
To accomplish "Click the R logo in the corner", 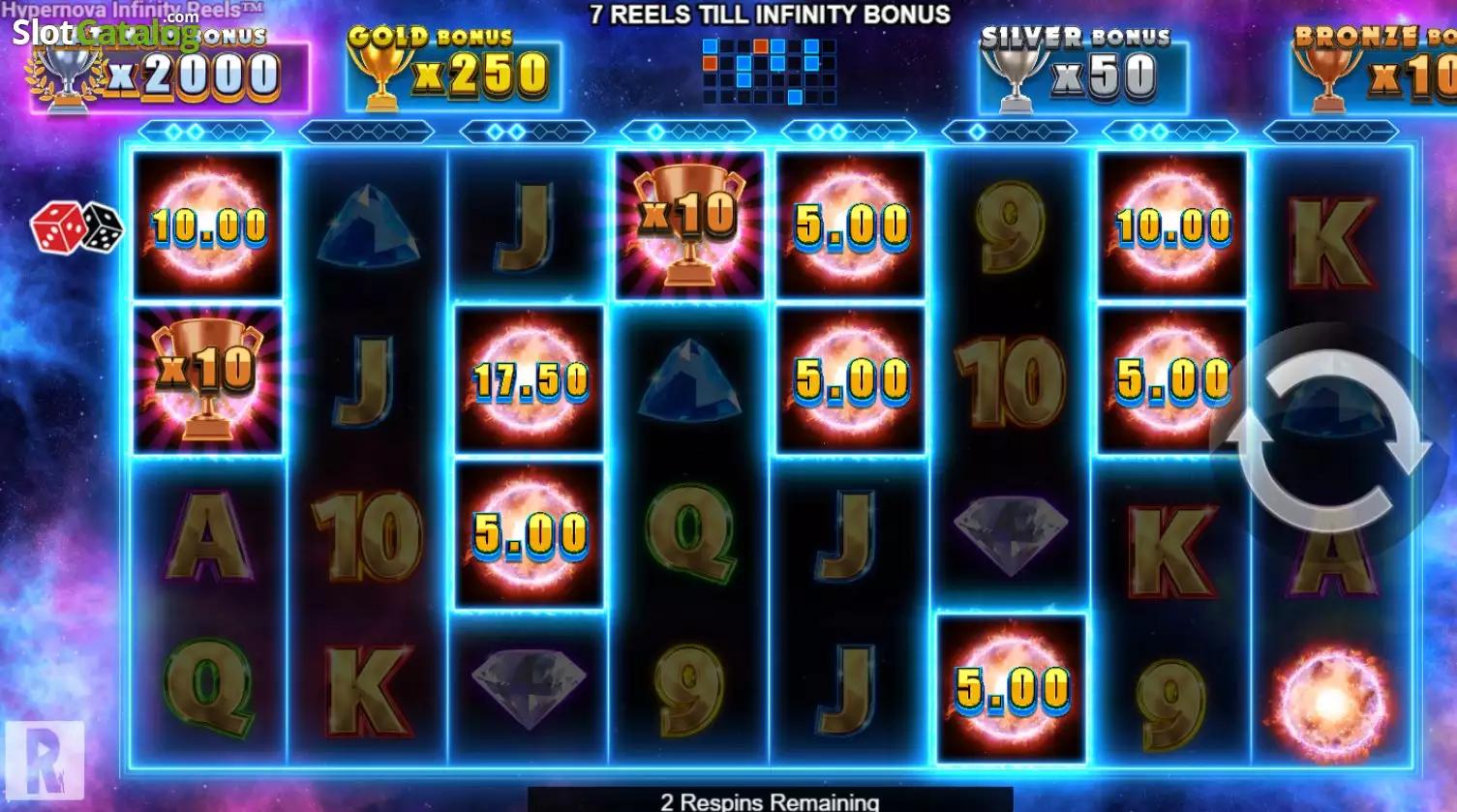I will click(x=44, y=761).
